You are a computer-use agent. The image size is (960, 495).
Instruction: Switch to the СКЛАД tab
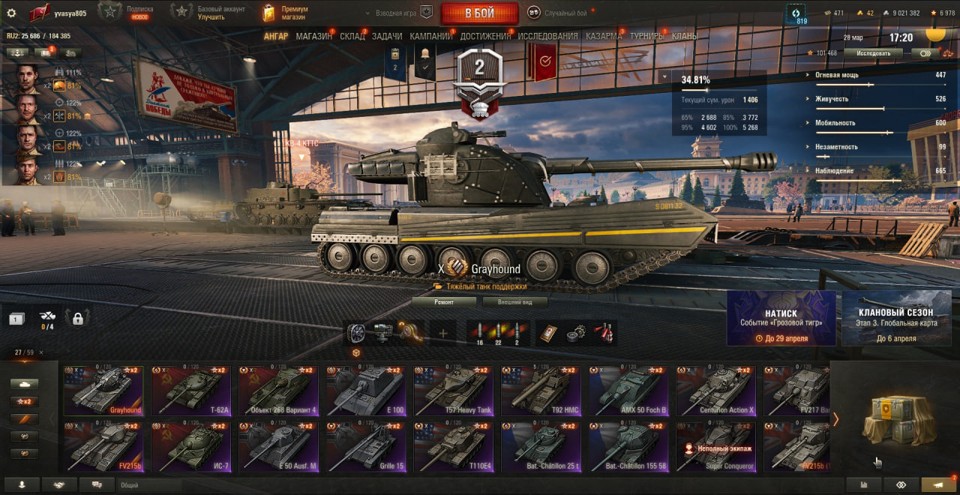click(x=352, y=37)
